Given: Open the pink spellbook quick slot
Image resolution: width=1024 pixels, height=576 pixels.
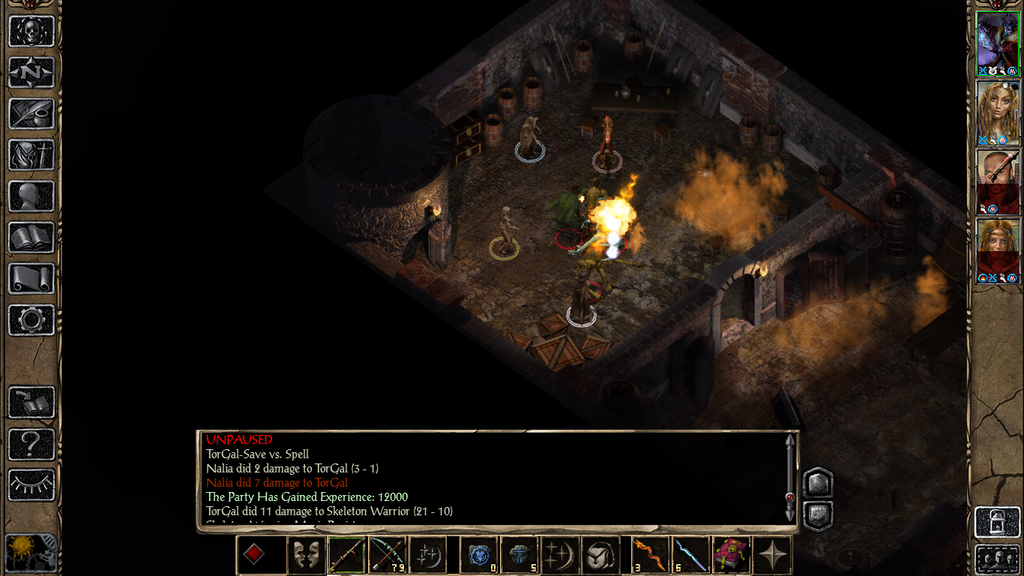Looking at the screenshot, I should point(731,555).
